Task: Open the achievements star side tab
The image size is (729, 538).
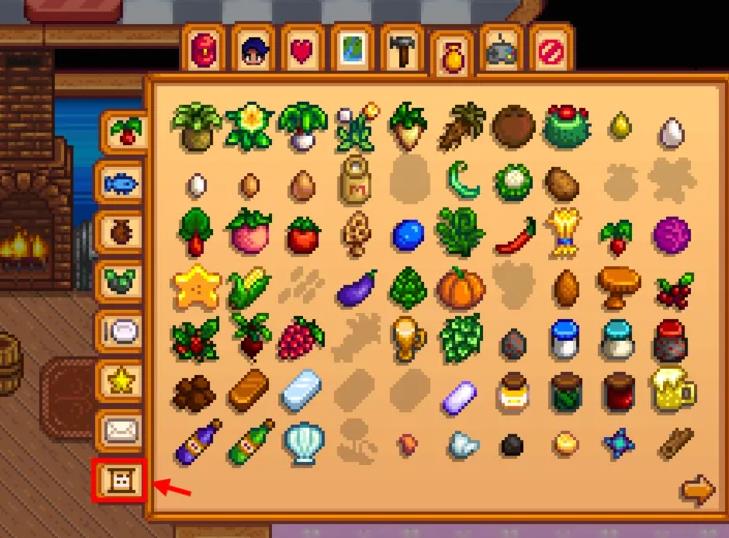Action: (120, 380)
